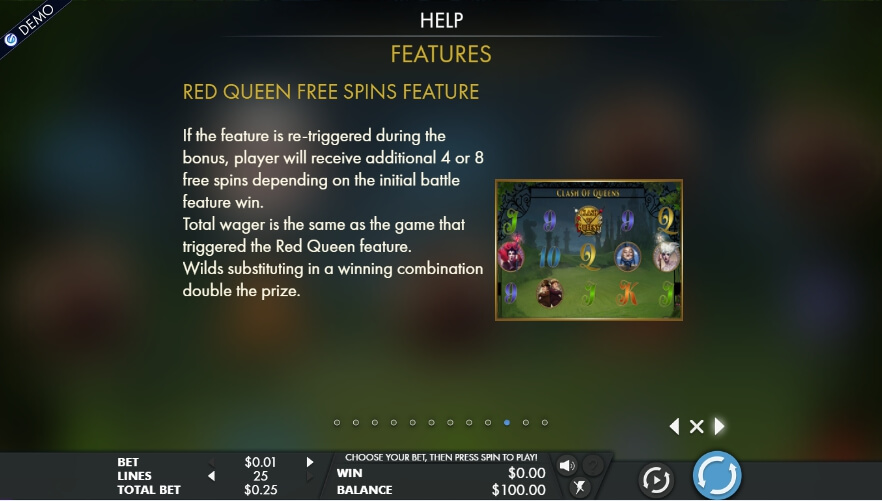Decrease the number of lines arrow
Image resolution: width=882 pixels, height=501 pixels.
(211, 476)
